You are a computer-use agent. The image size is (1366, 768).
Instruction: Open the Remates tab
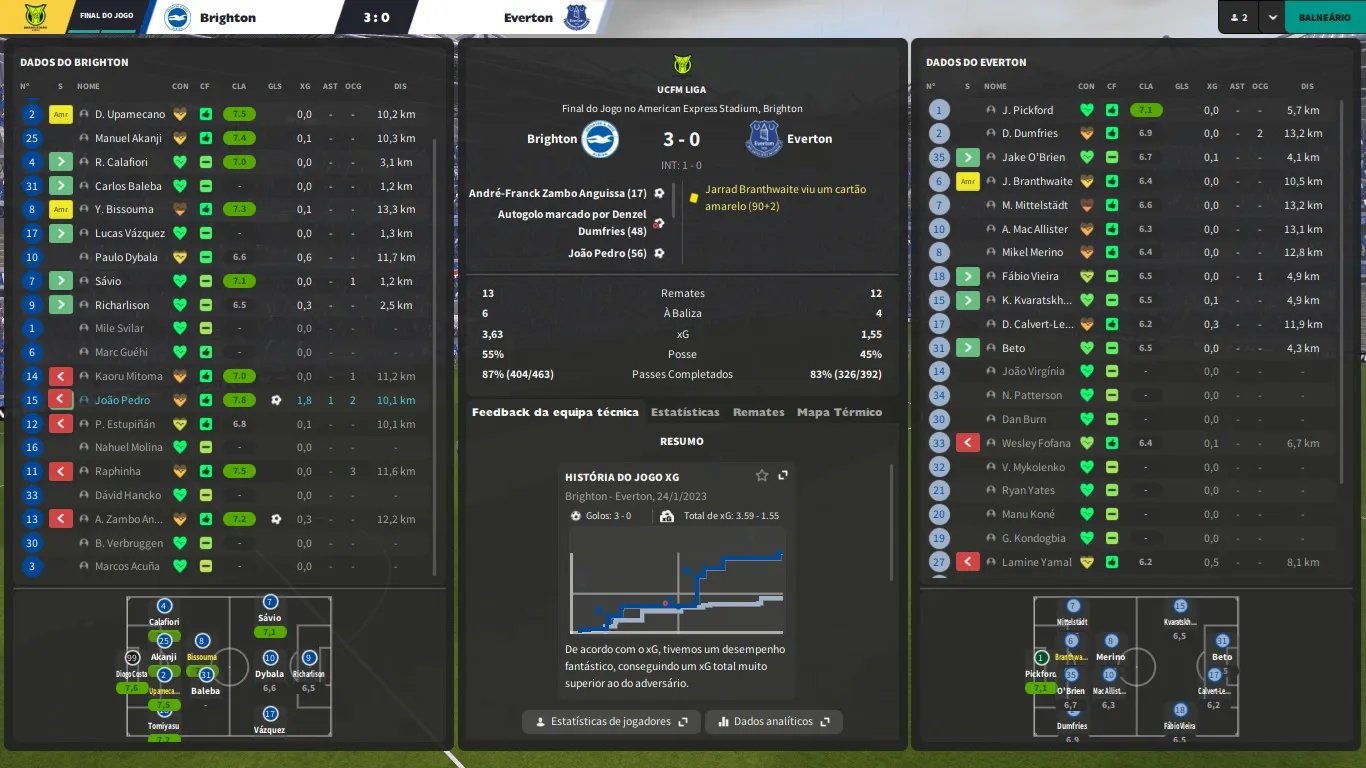pyautogui.click(x=758, y=412)
